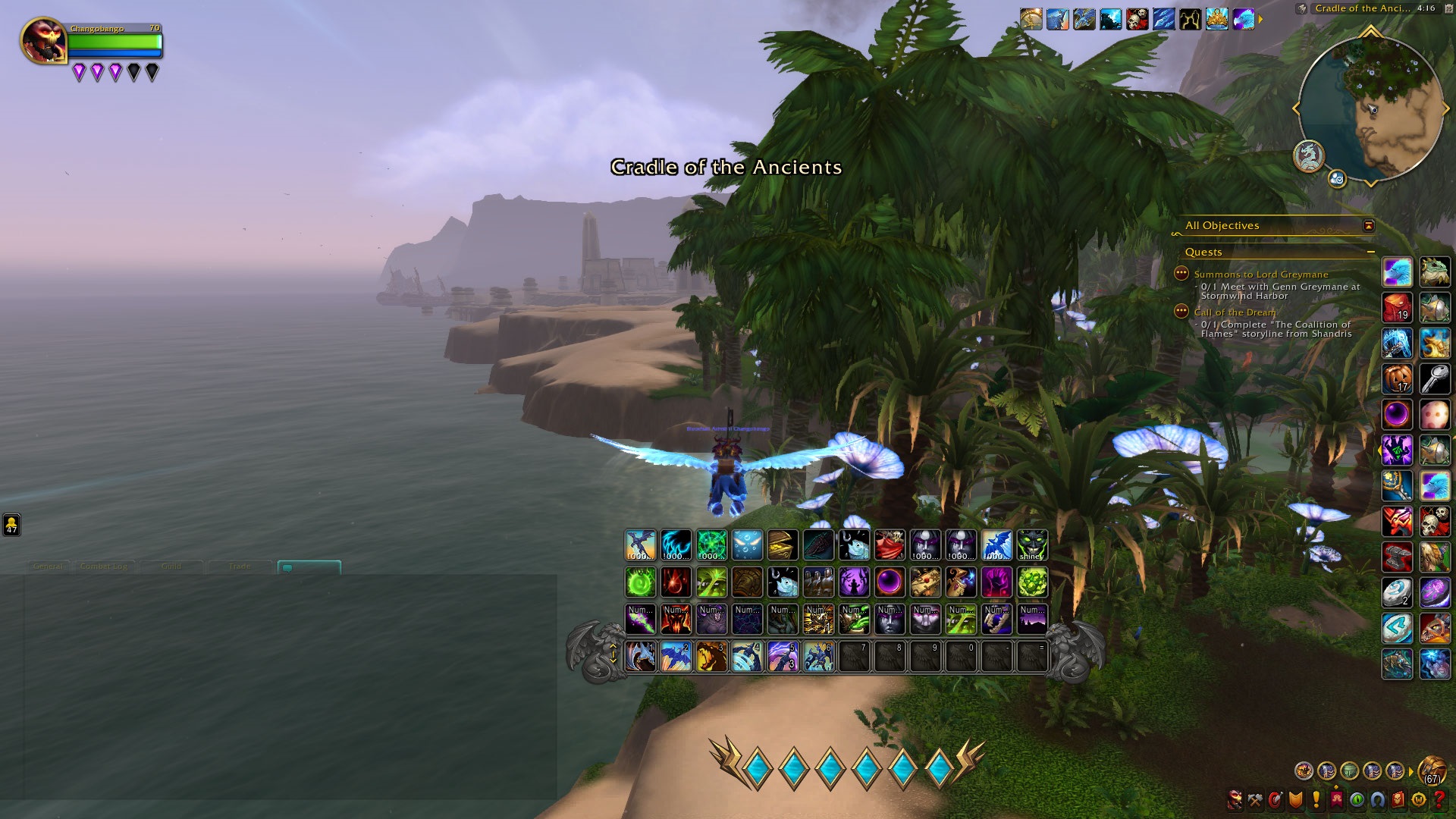Activate the purple void orb action button
The image size is (1456, 819).
(889, 582)
